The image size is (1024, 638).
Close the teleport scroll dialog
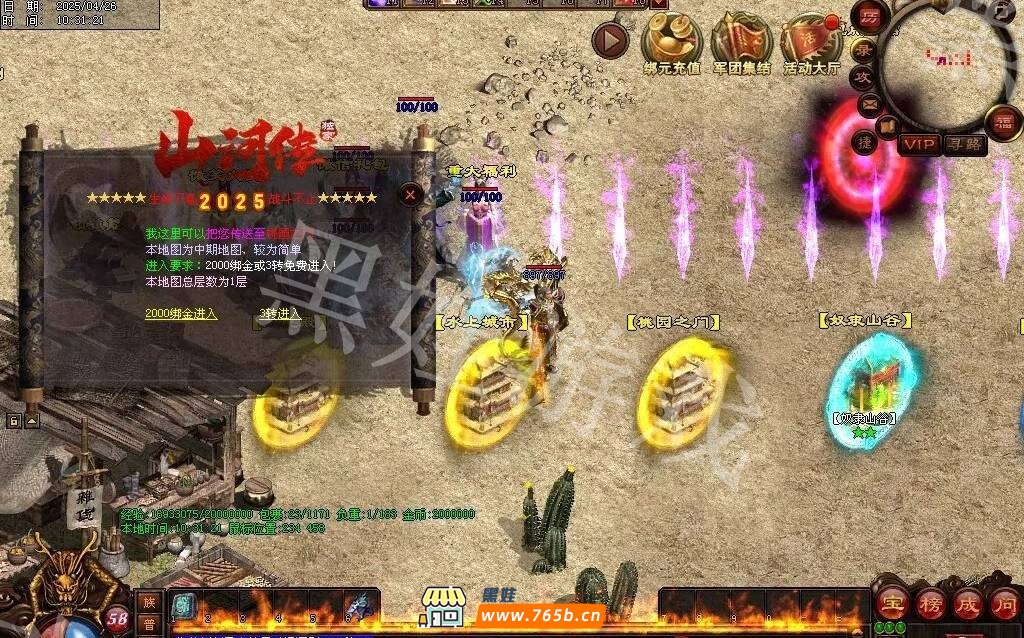(x=410, y=195)
